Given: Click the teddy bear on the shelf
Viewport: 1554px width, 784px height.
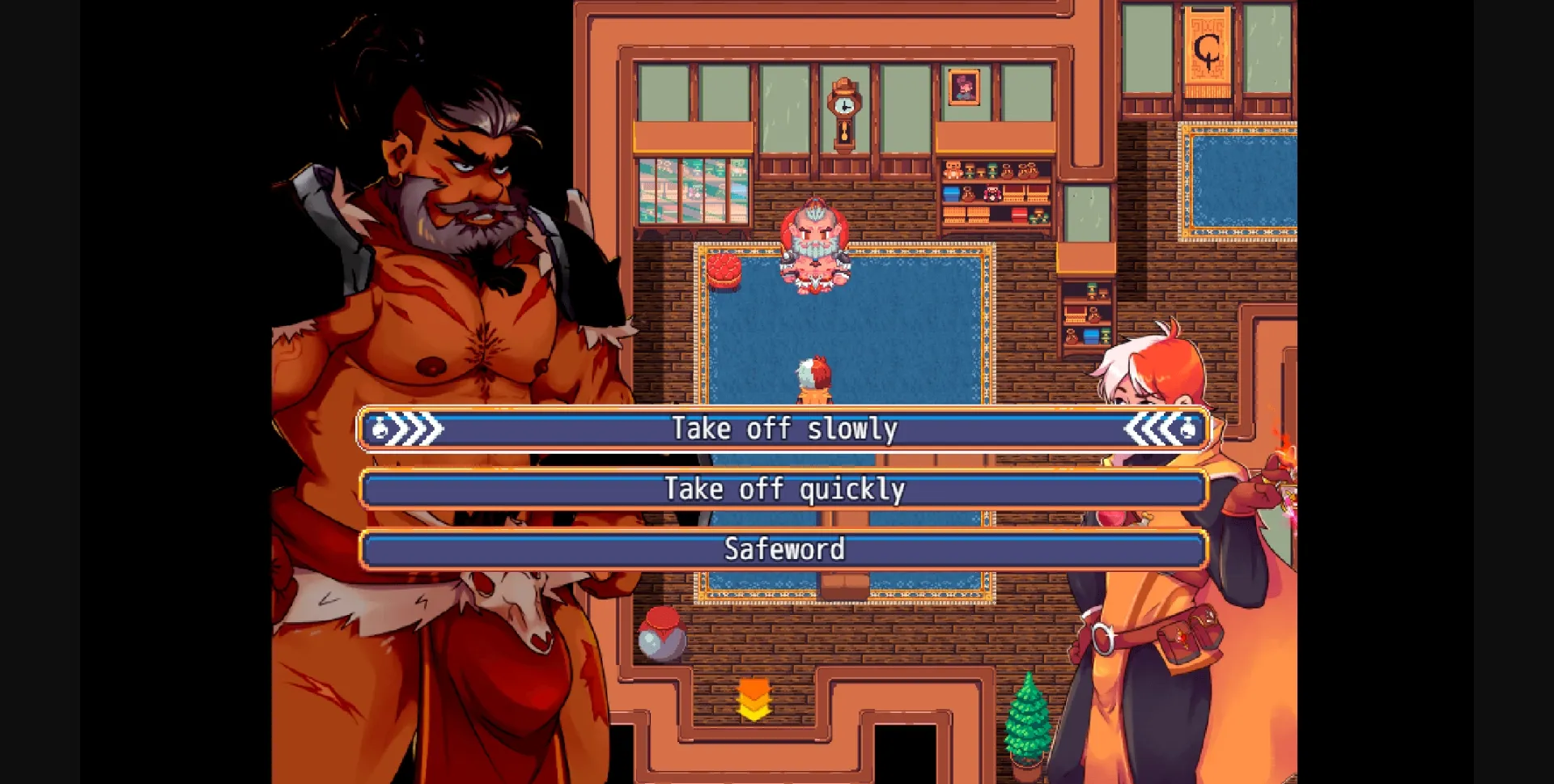Looking at the screenshot, I should point(953,171).
